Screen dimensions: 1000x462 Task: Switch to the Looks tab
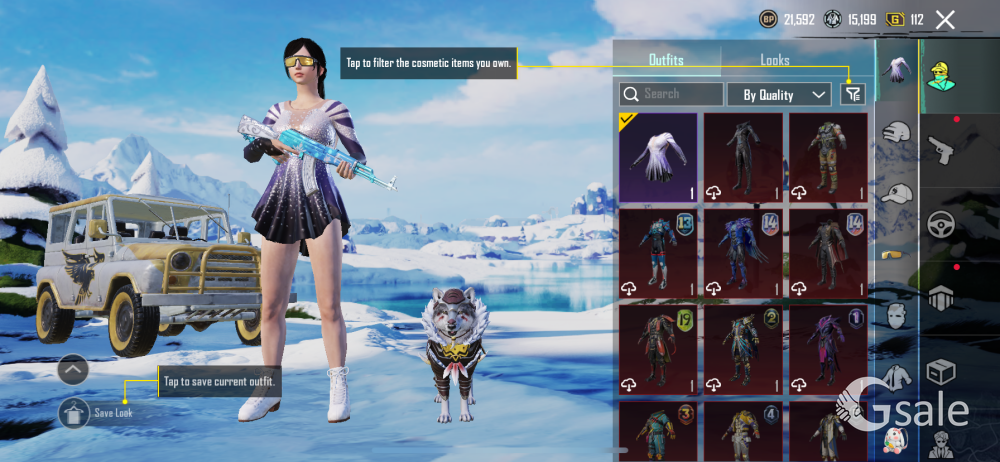(x=775, y=60)
